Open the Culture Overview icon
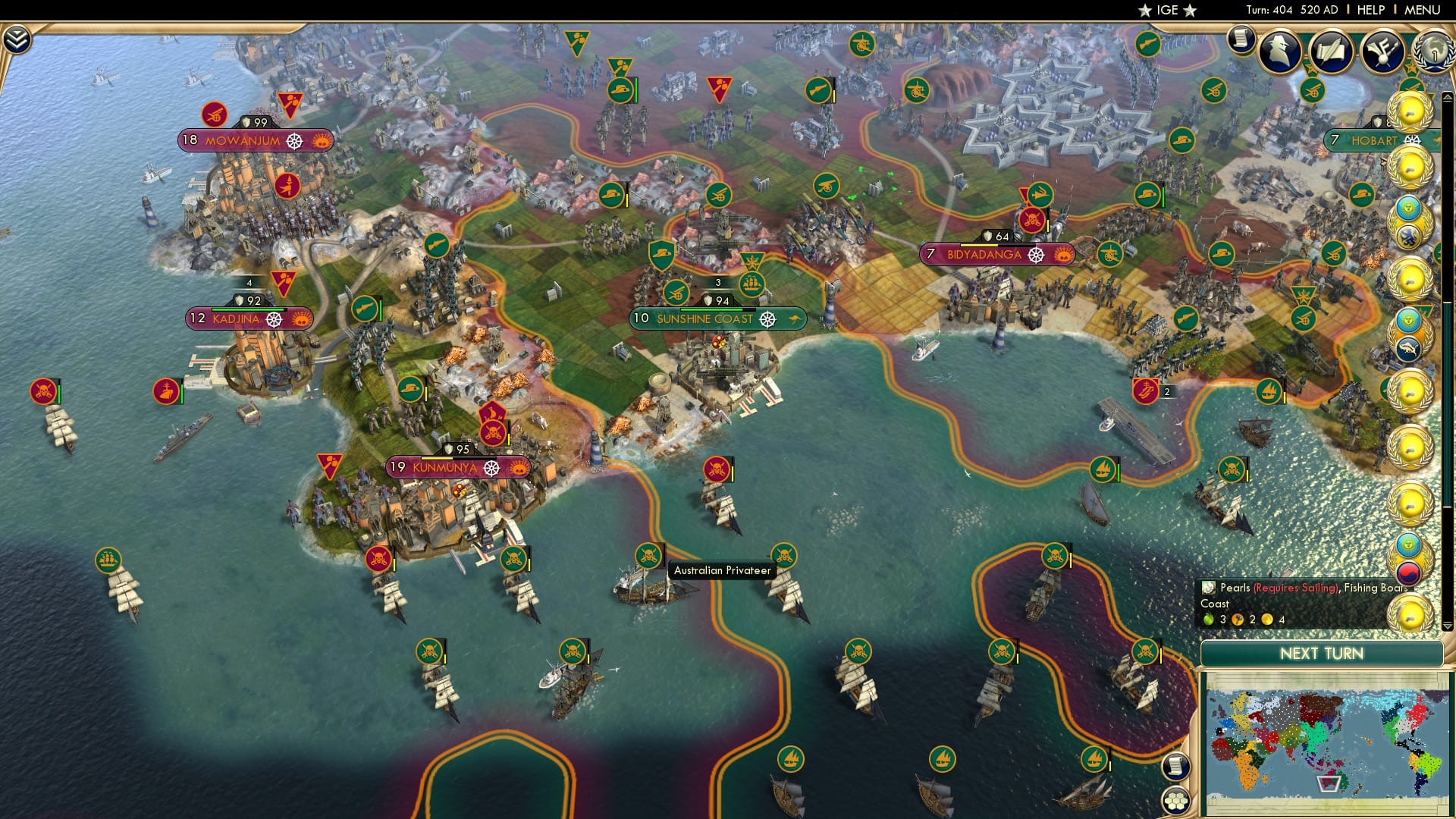Image resolution: width=1456 pixels, height=819 pixels. 1383,51
